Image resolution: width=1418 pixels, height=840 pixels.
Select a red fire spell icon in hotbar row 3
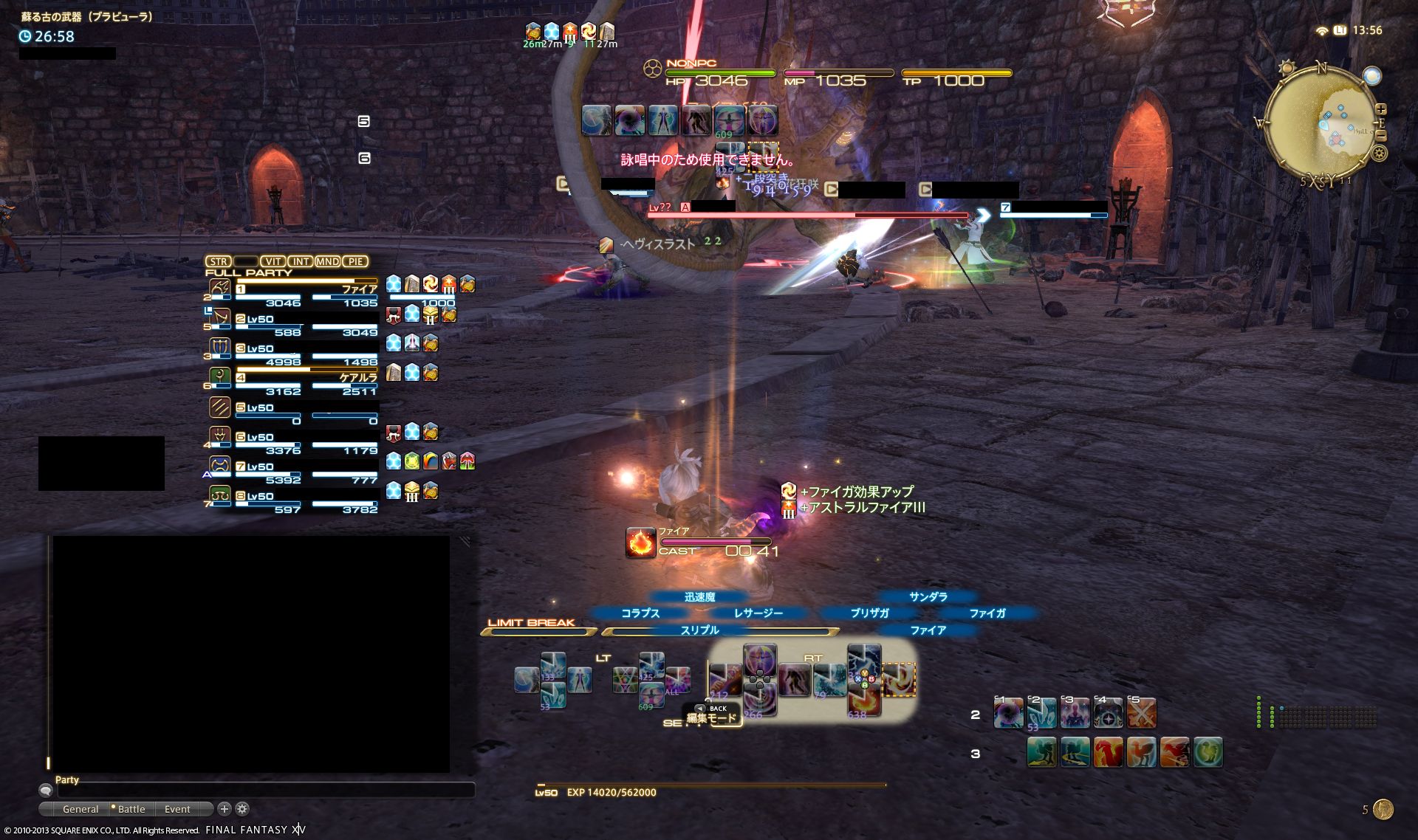pyautogui.click(x=1108, y=752)
